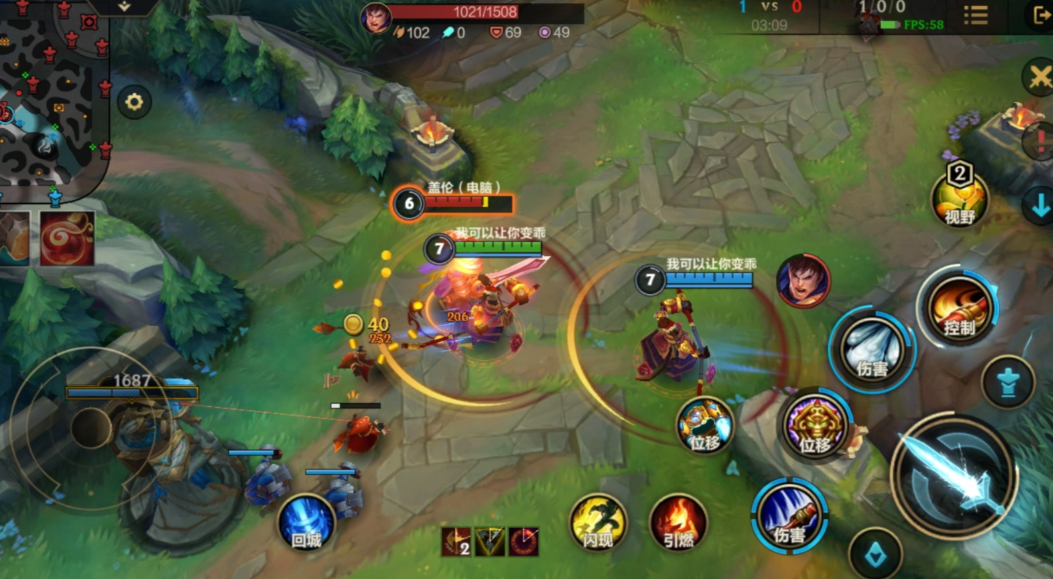Click the blue down arrow button
This screenshot has width=1053, height=579.
point(1038,206)
